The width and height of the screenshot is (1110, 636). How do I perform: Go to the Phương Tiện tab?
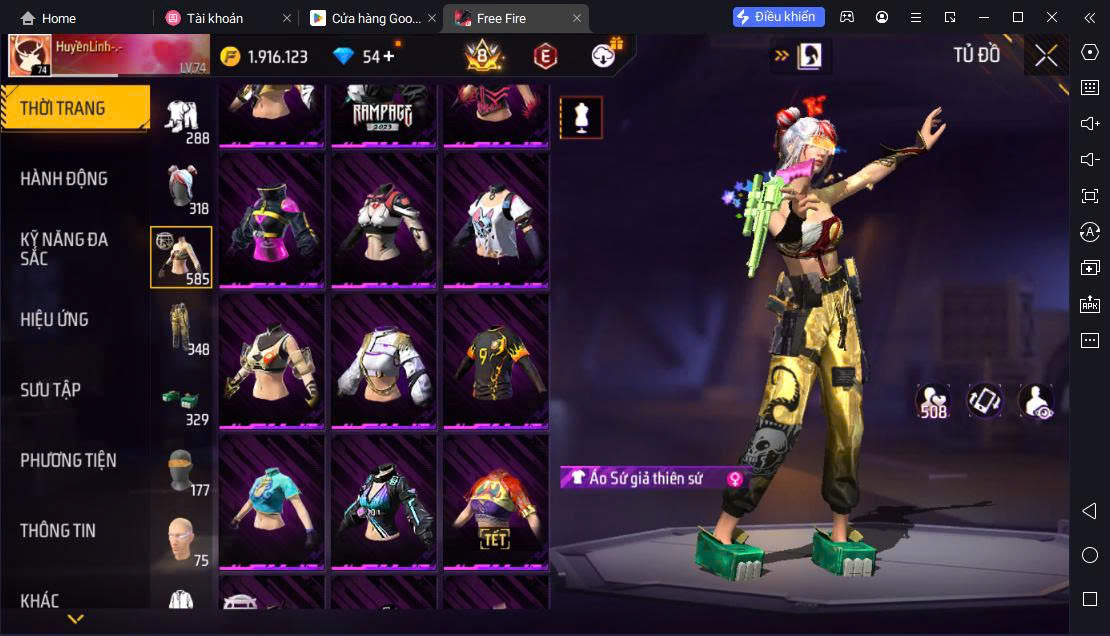point(68,460)
